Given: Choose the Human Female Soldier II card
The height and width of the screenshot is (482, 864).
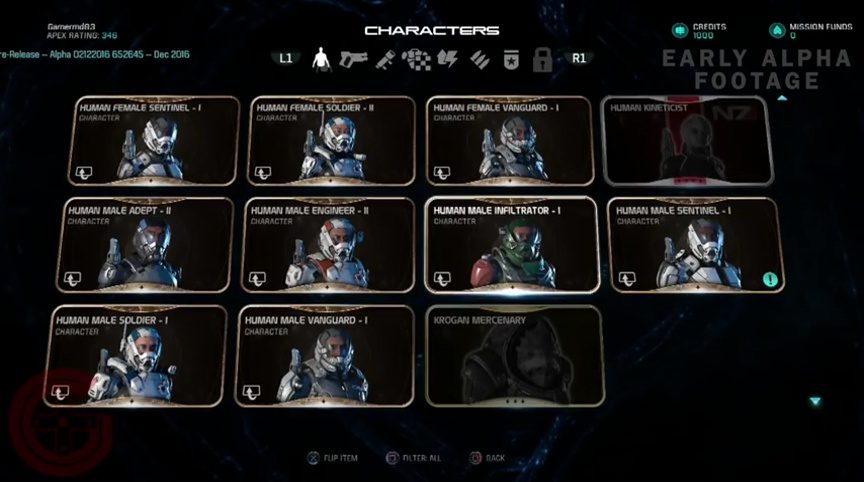Looking at the screenshot, I should [331, 141].
